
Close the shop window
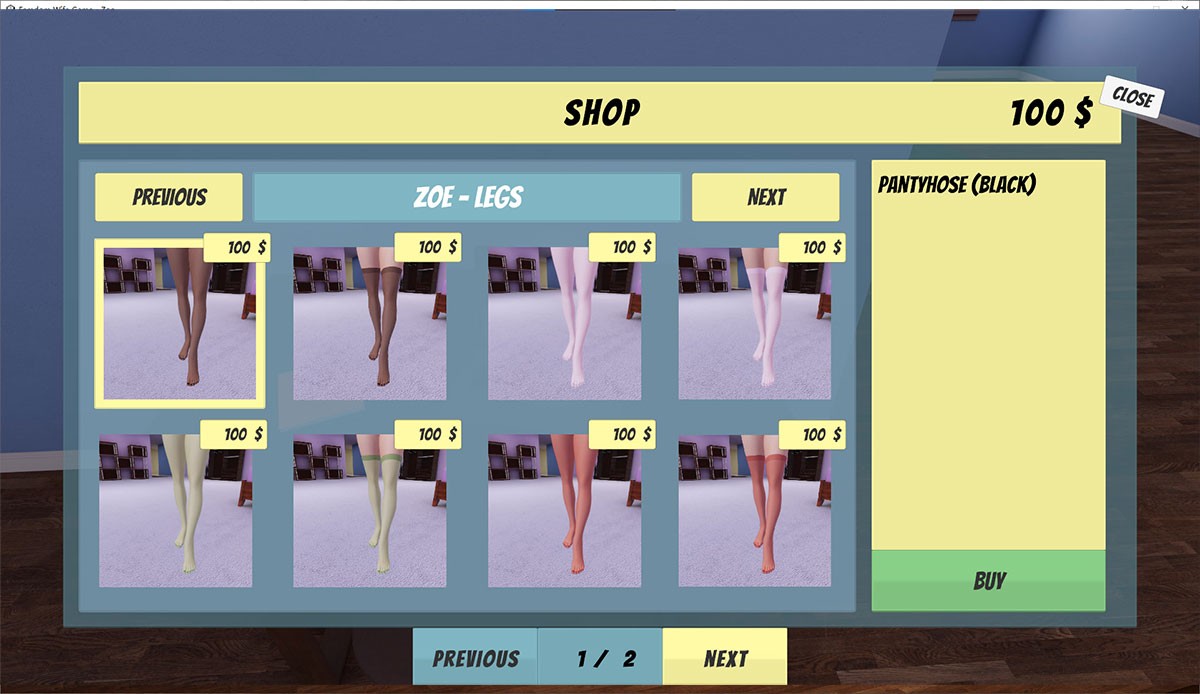pos(1132,98)
